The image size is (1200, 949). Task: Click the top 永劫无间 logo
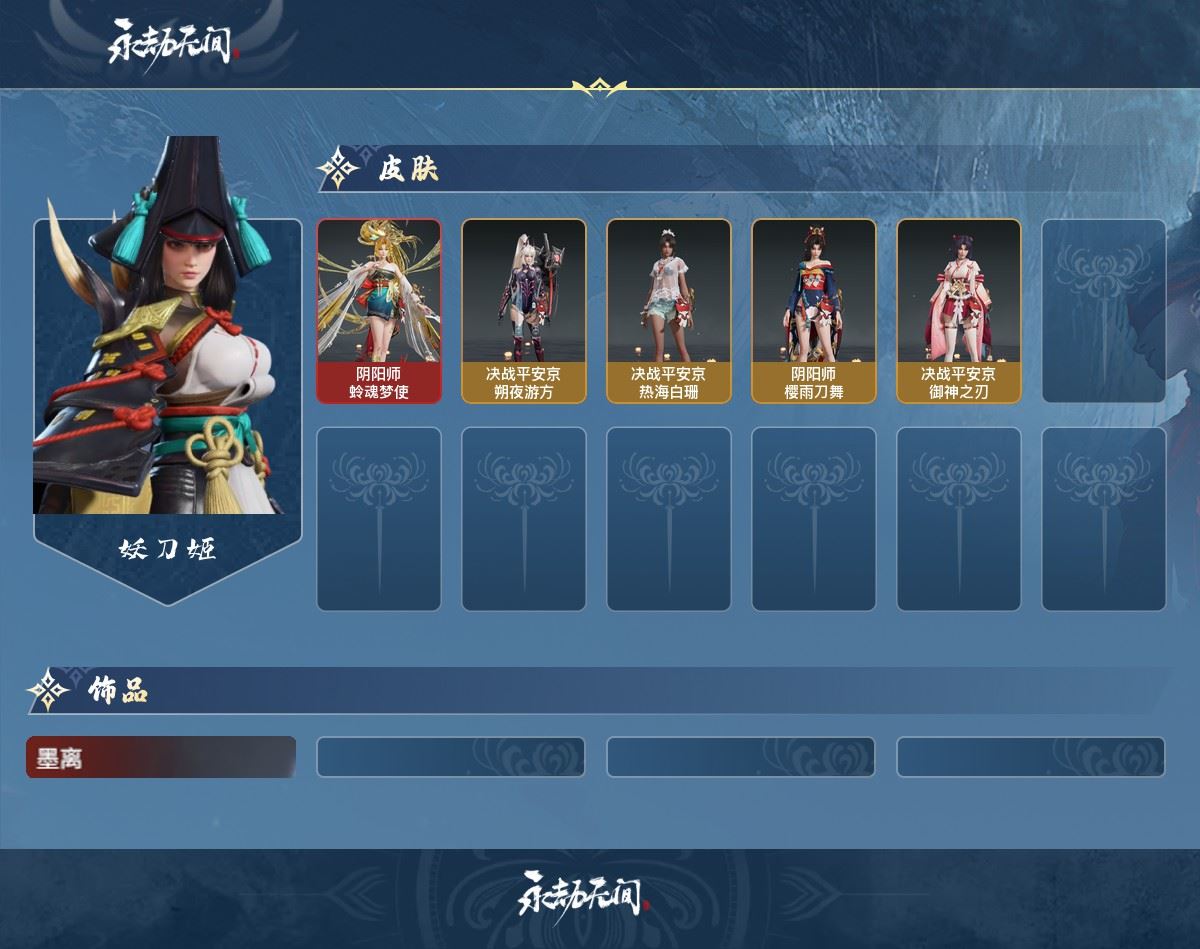click(171, 43)
